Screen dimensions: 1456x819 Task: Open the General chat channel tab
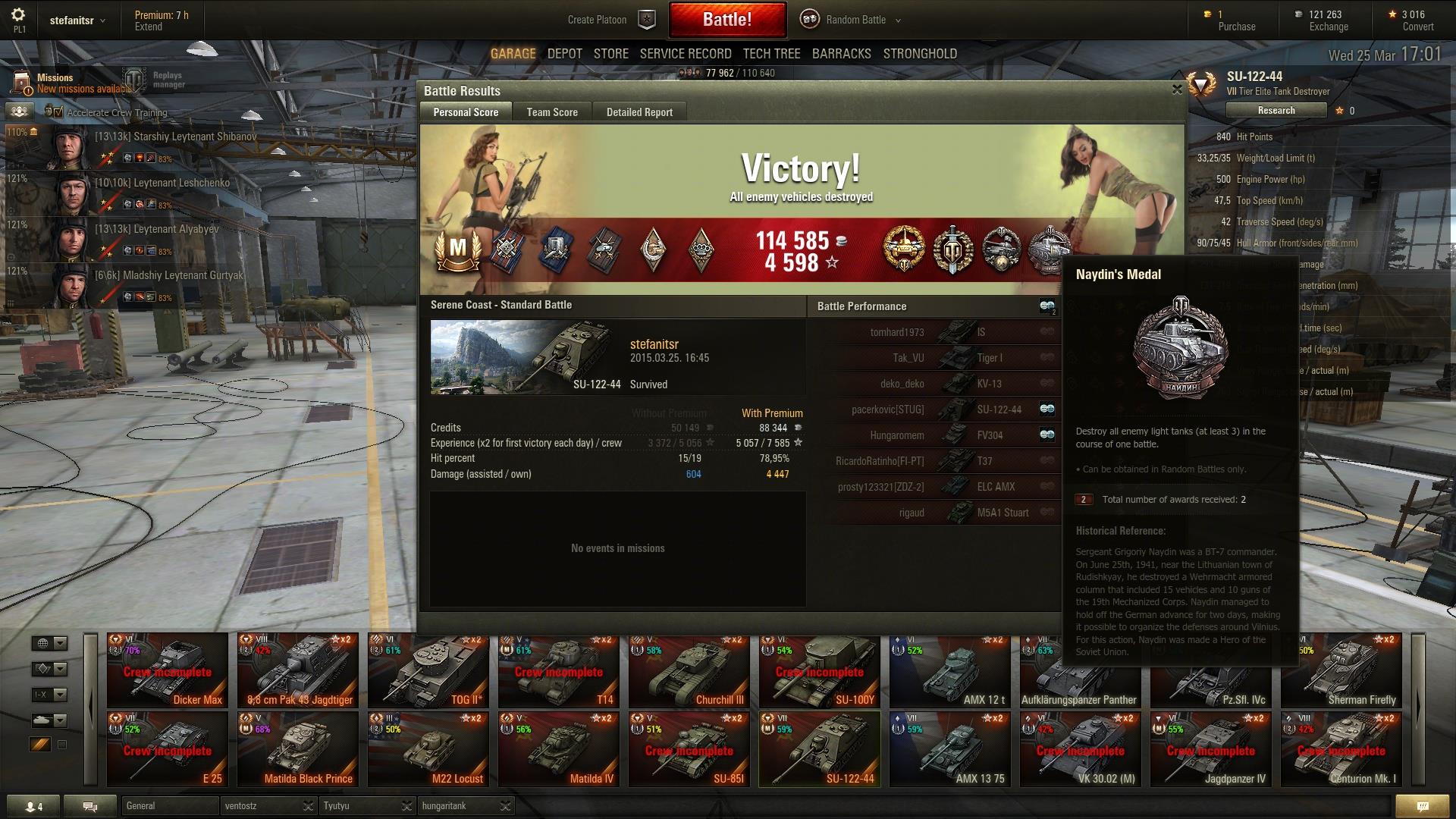169,805
